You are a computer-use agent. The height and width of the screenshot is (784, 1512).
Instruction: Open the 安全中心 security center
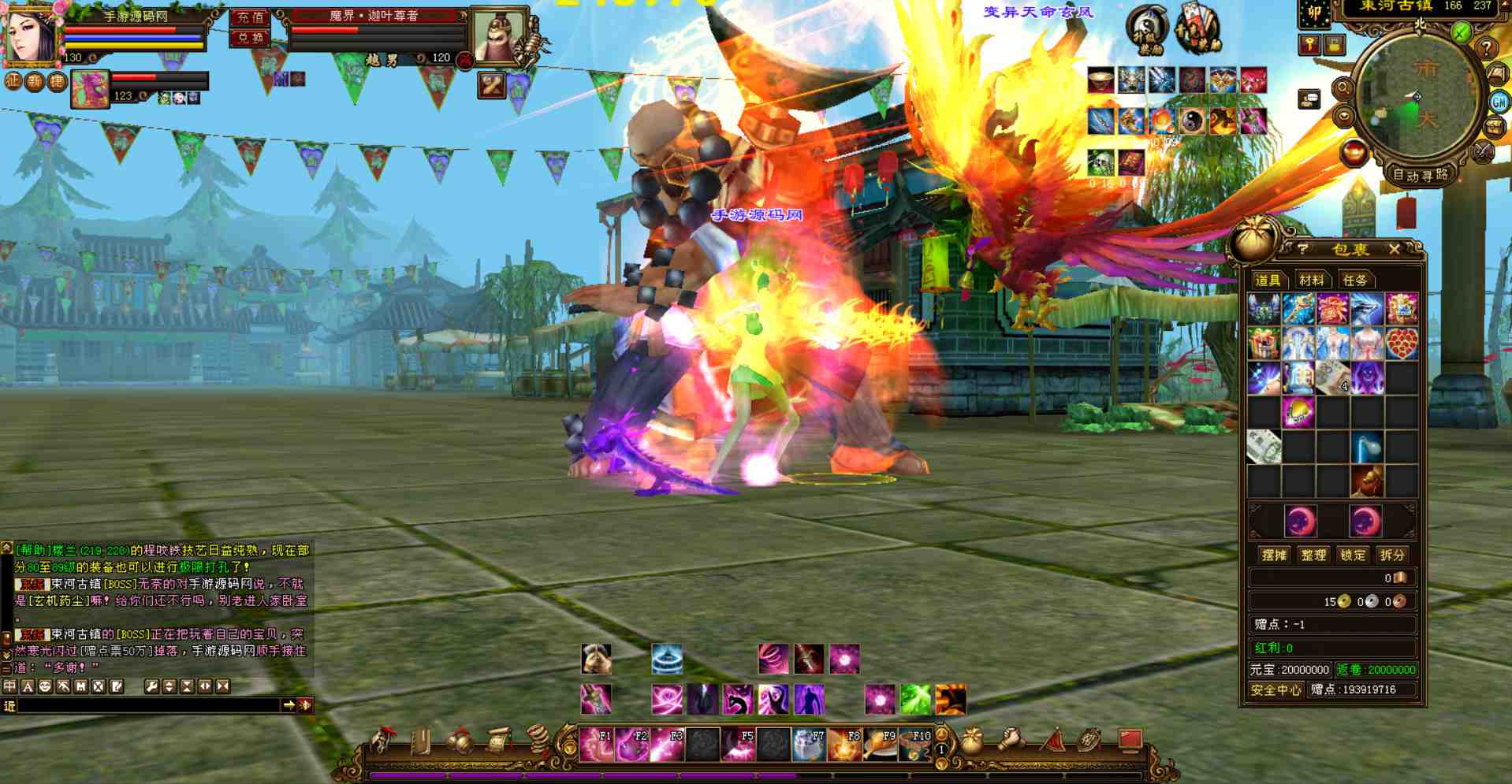coord(1276,689)
